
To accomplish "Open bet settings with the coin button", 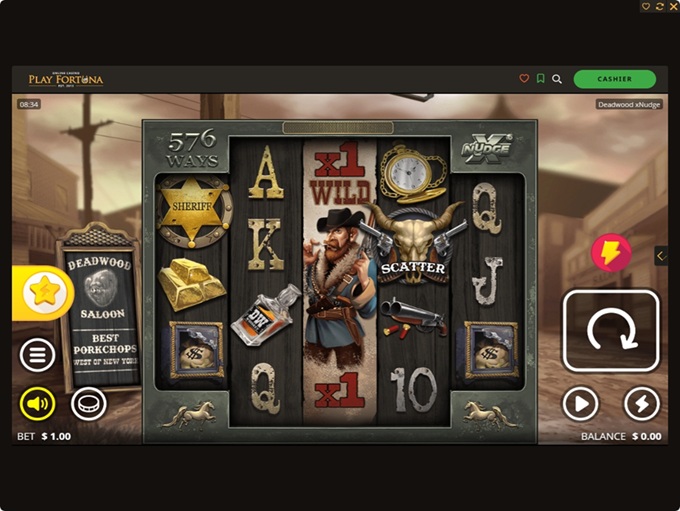I will (88, 403).
